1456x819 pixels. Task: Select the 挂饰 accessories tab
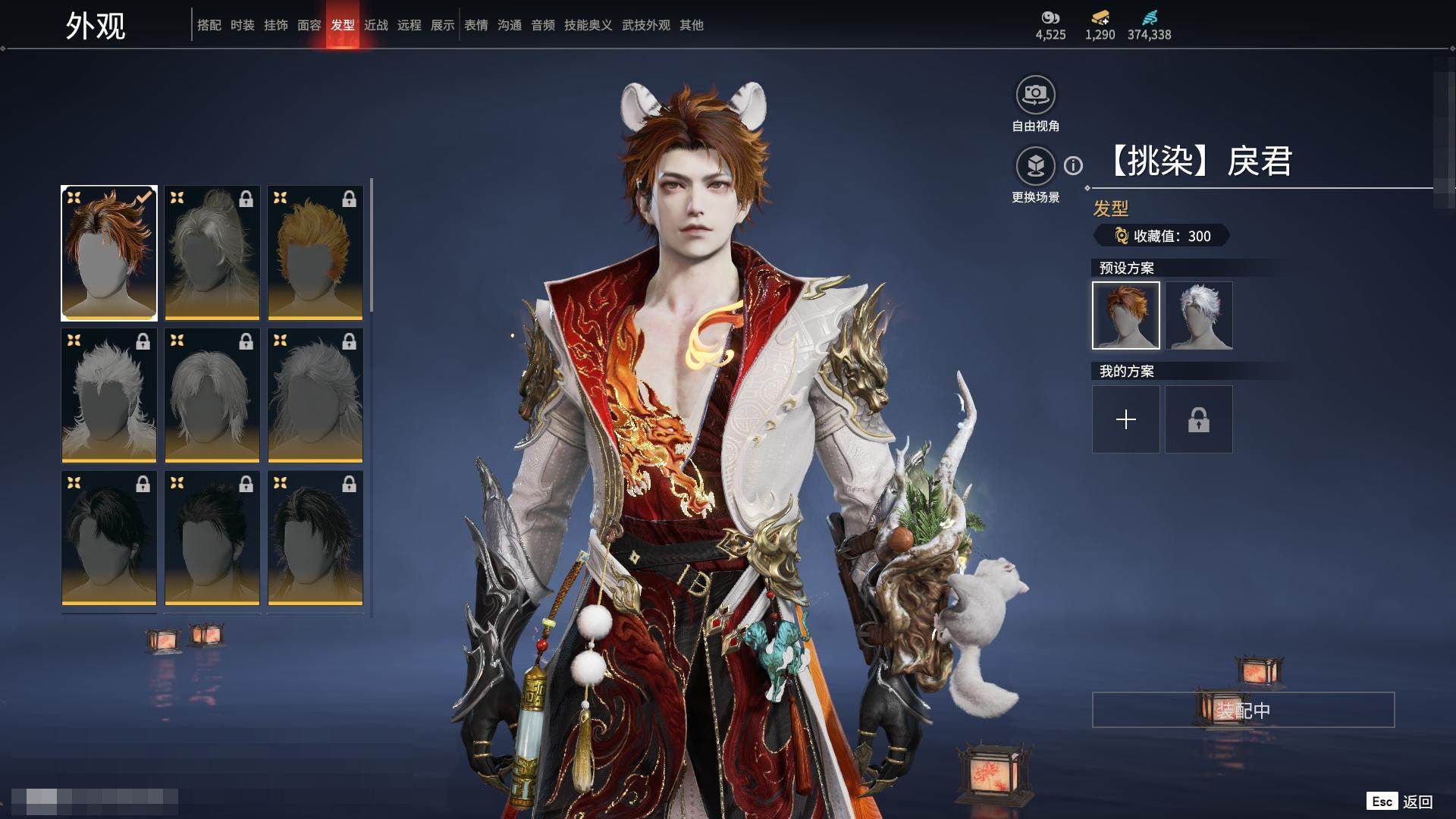coord(276,25)
